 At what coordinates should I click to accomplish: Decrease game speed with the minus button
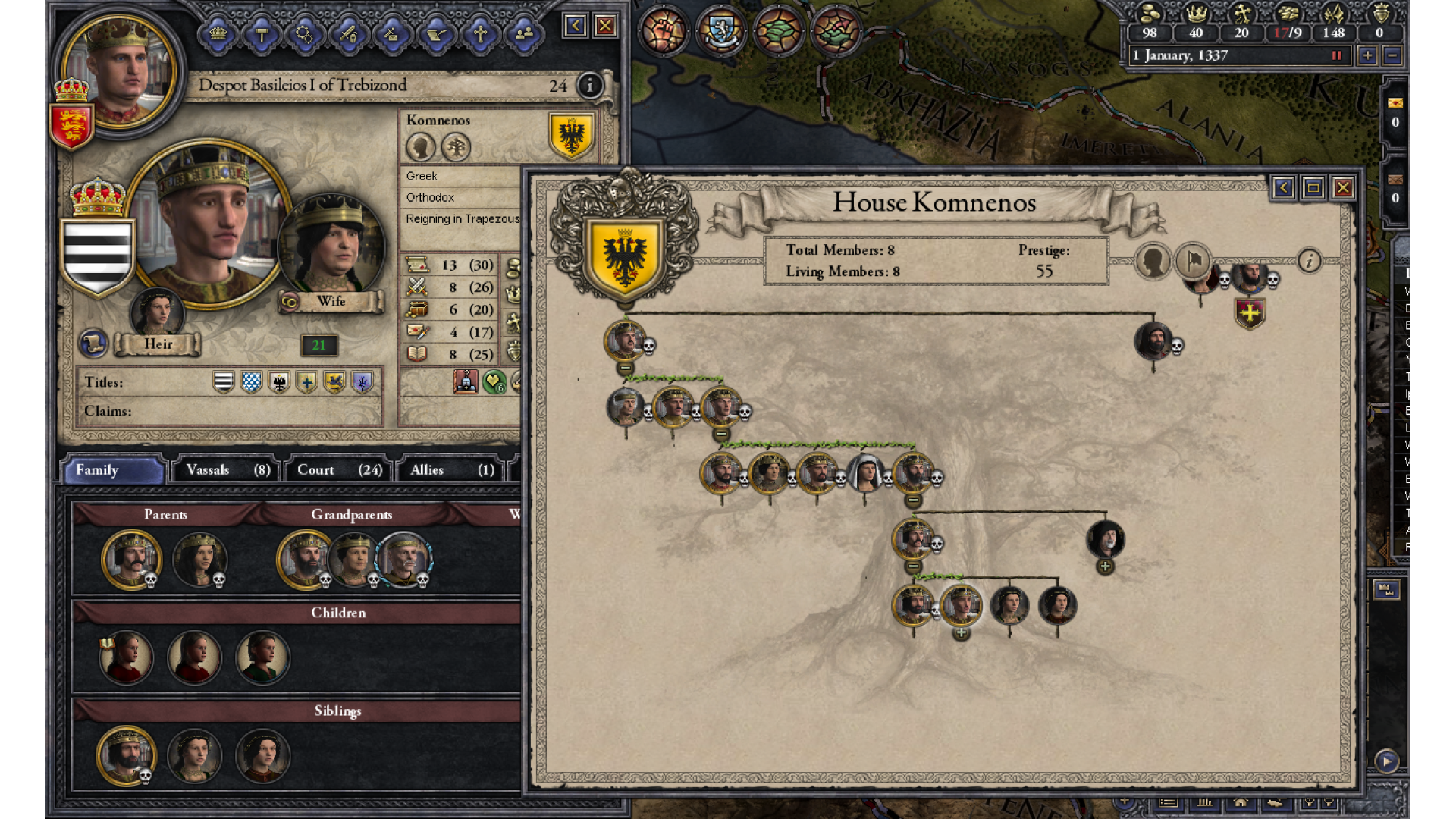1392,55
